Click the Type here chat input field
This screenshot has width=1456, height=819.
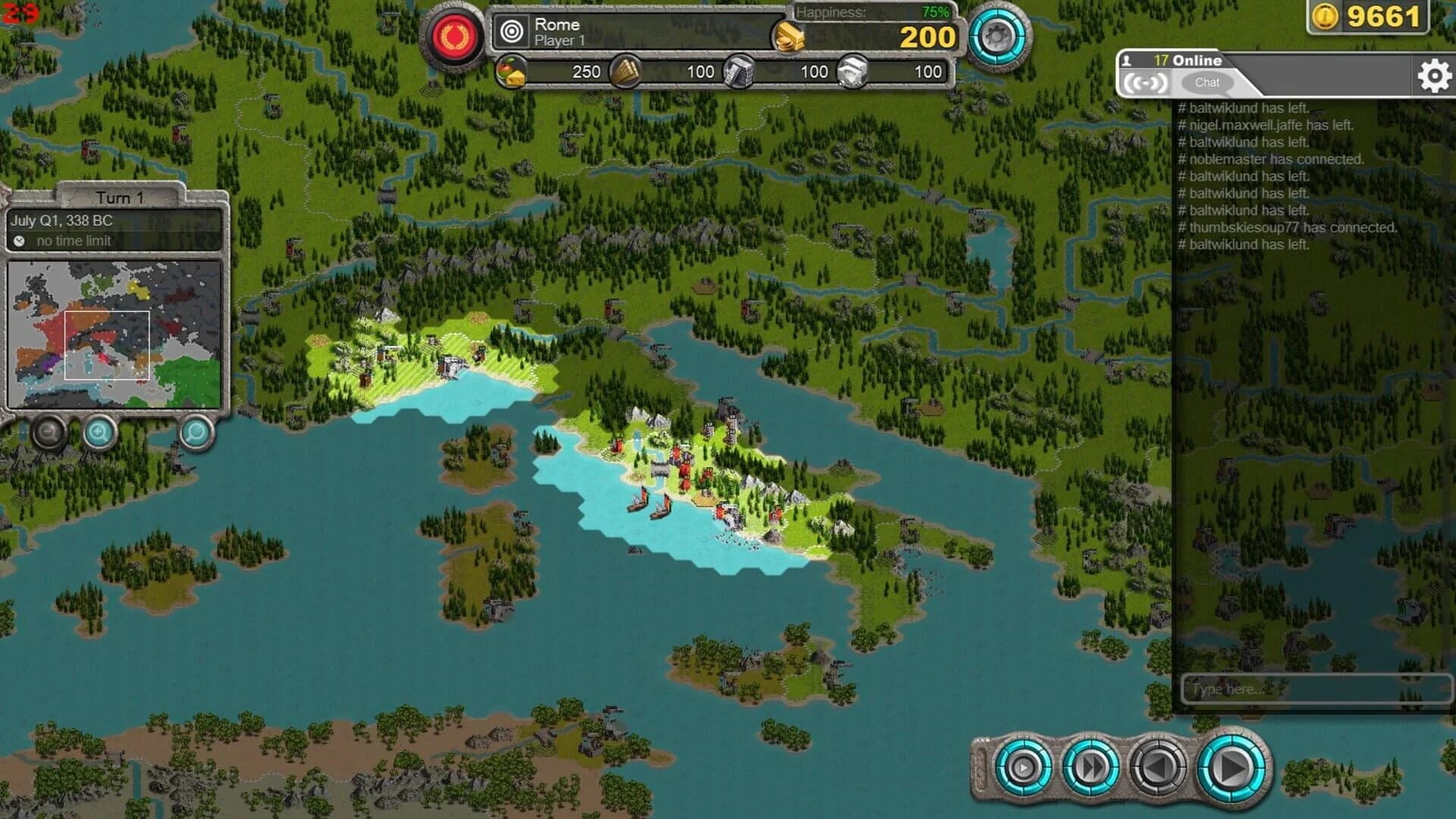tap(1316, 689)
